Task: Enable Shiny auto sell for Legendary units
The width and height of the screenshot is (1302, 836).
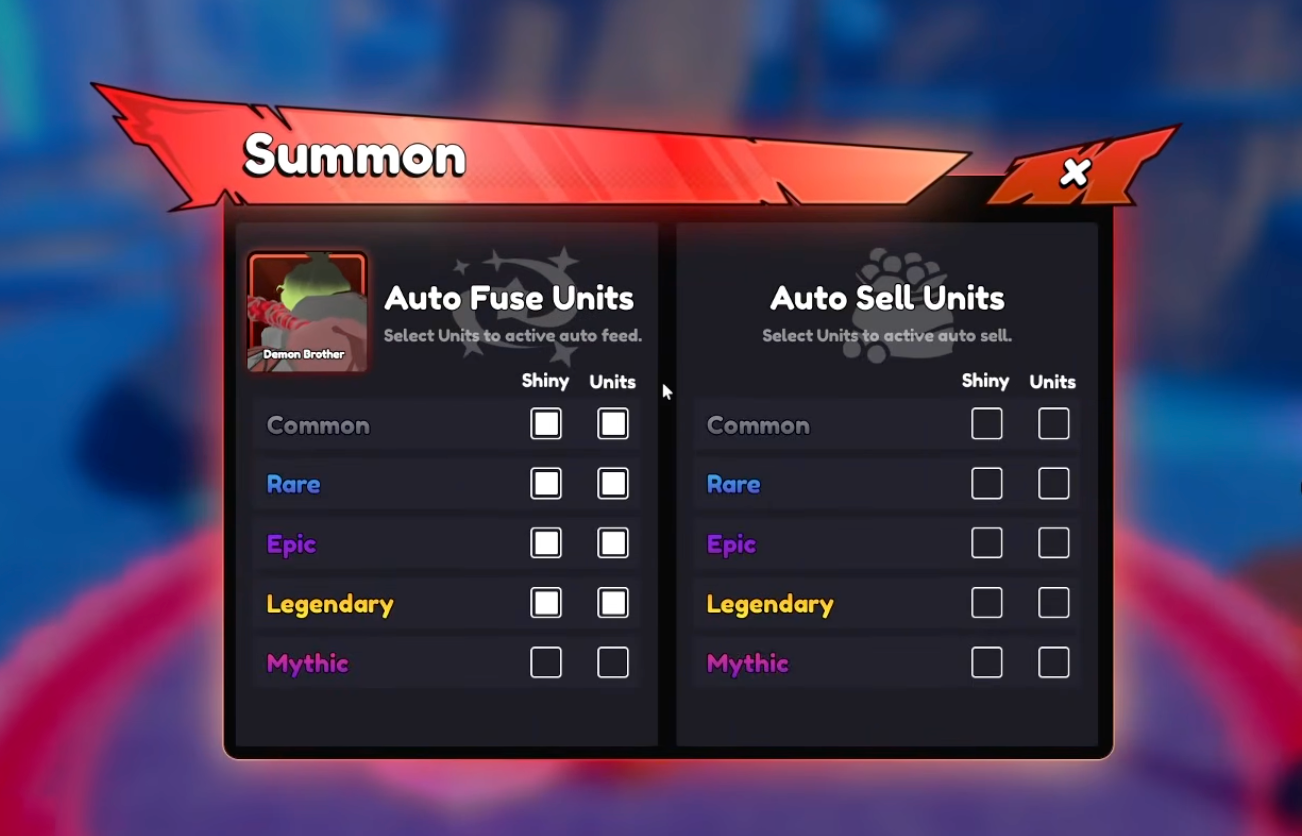Action: tap(986, 603)
